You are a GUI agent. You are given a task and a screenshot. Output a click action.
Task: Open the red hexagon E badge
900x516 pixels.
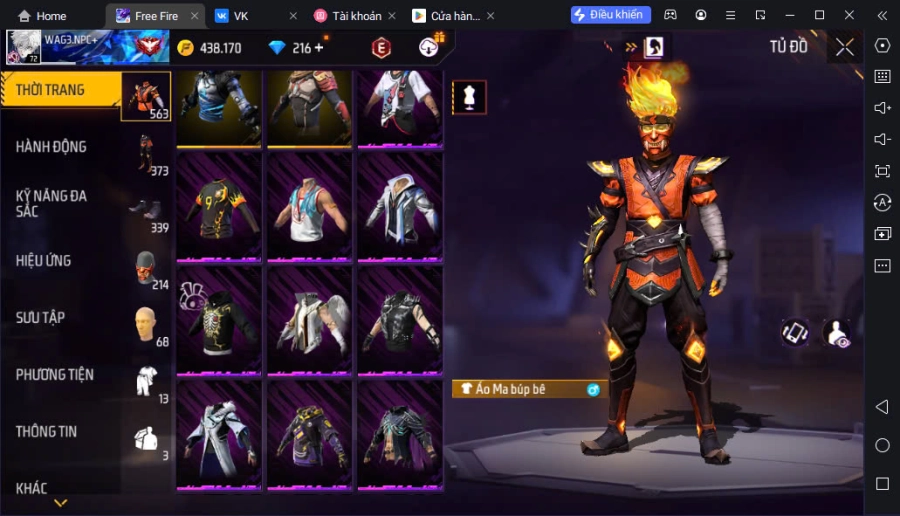coord(381,48)
